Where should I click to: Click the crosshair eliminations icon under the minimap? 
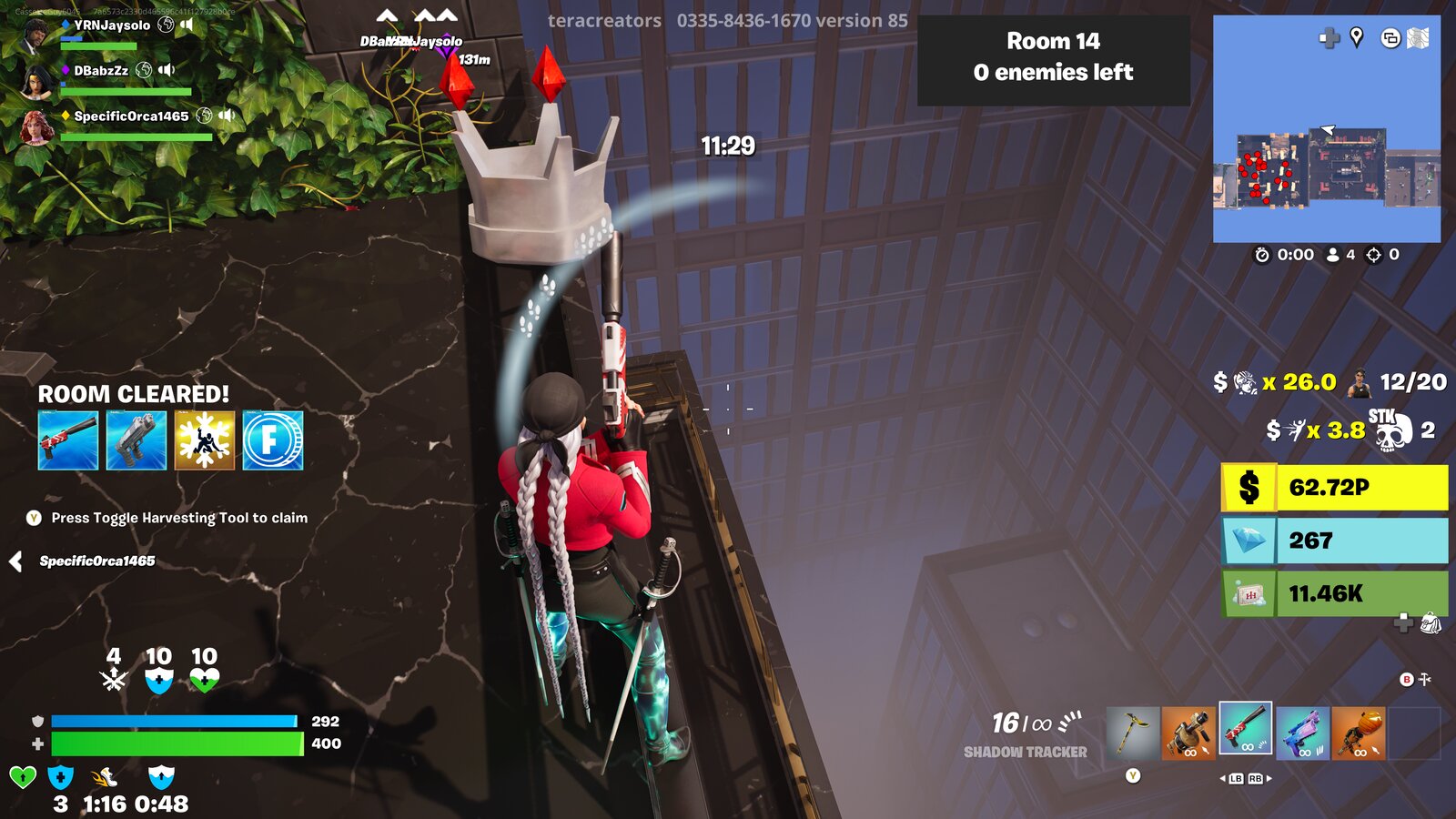point(1374,256)
